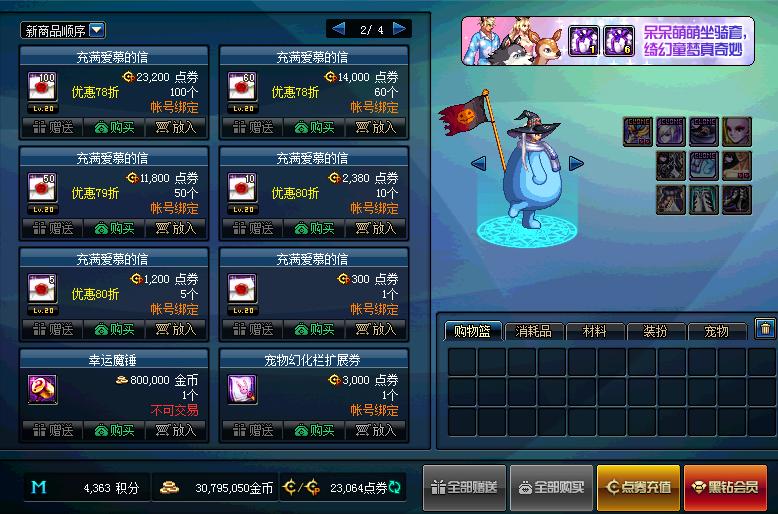Select the 购物篮 tab
Image resolution: width=778 pixels, height=514 pixels.
[x=473, y=331]
